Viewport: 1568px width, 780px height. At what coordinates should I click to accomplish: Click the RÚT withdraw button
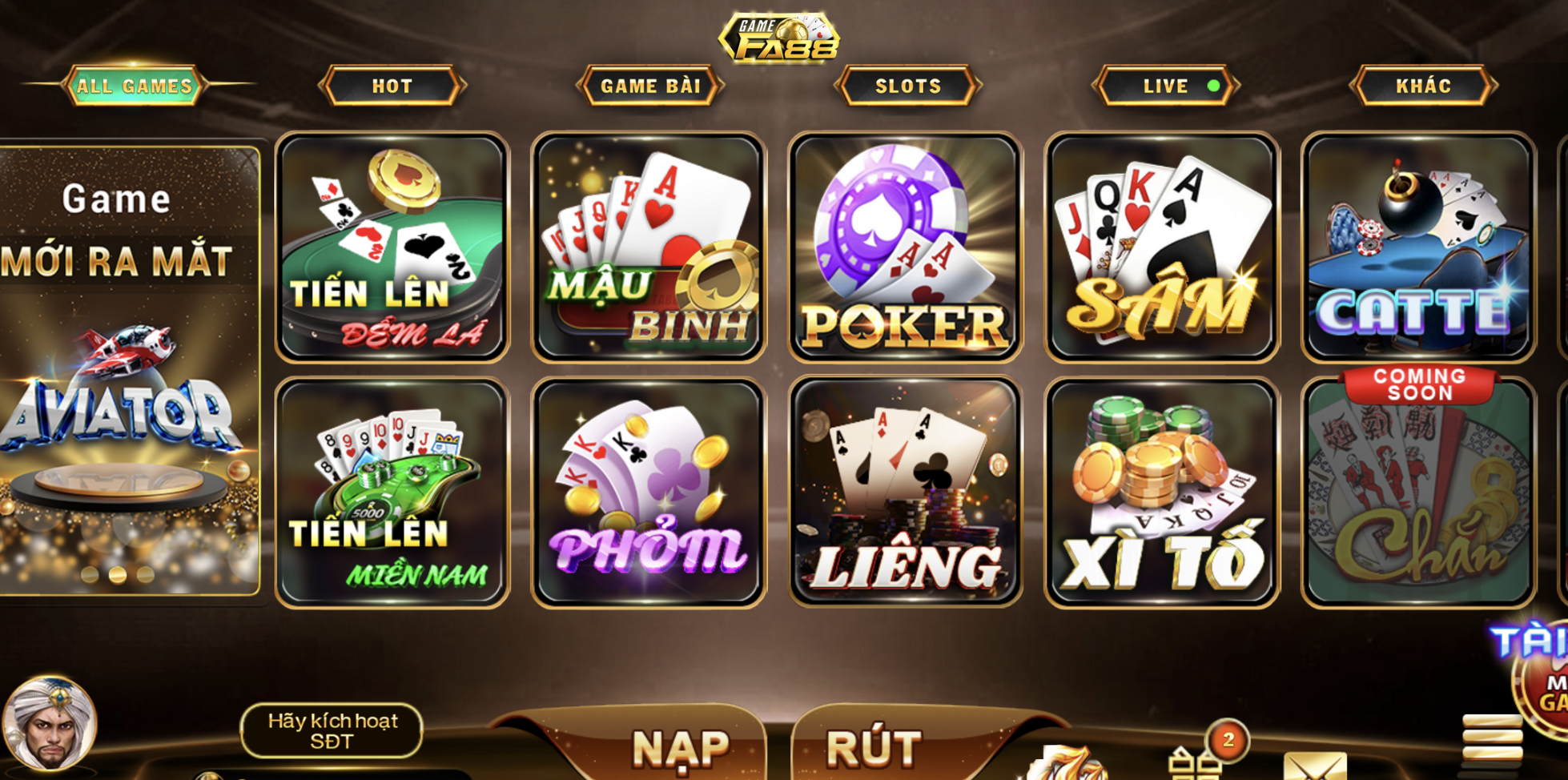pyautogui.click(x=874, y=746)
